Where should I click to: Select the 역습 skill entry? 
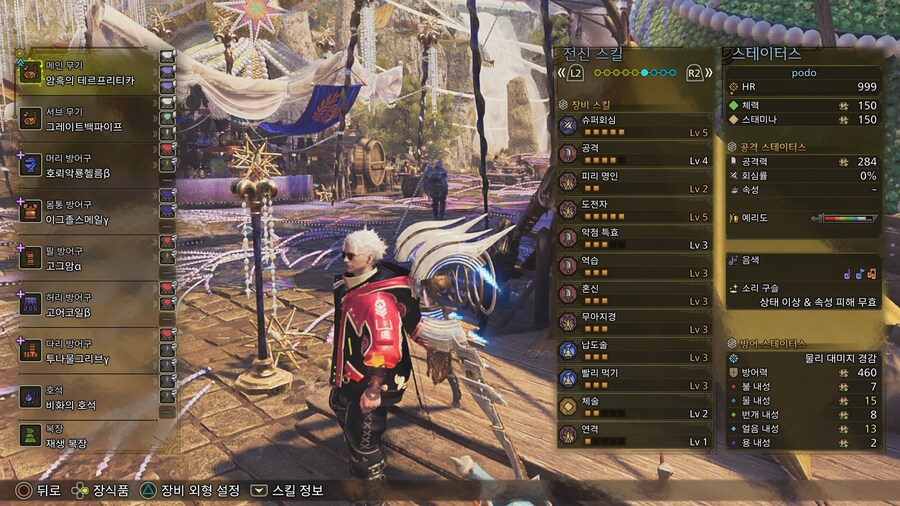pos(635,266)
